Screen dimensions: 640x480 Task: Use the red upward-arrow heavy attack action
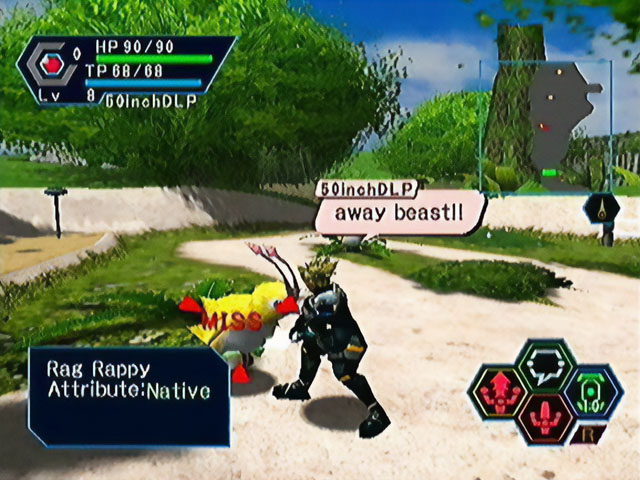pyautogui.click(x=498, y=392)
